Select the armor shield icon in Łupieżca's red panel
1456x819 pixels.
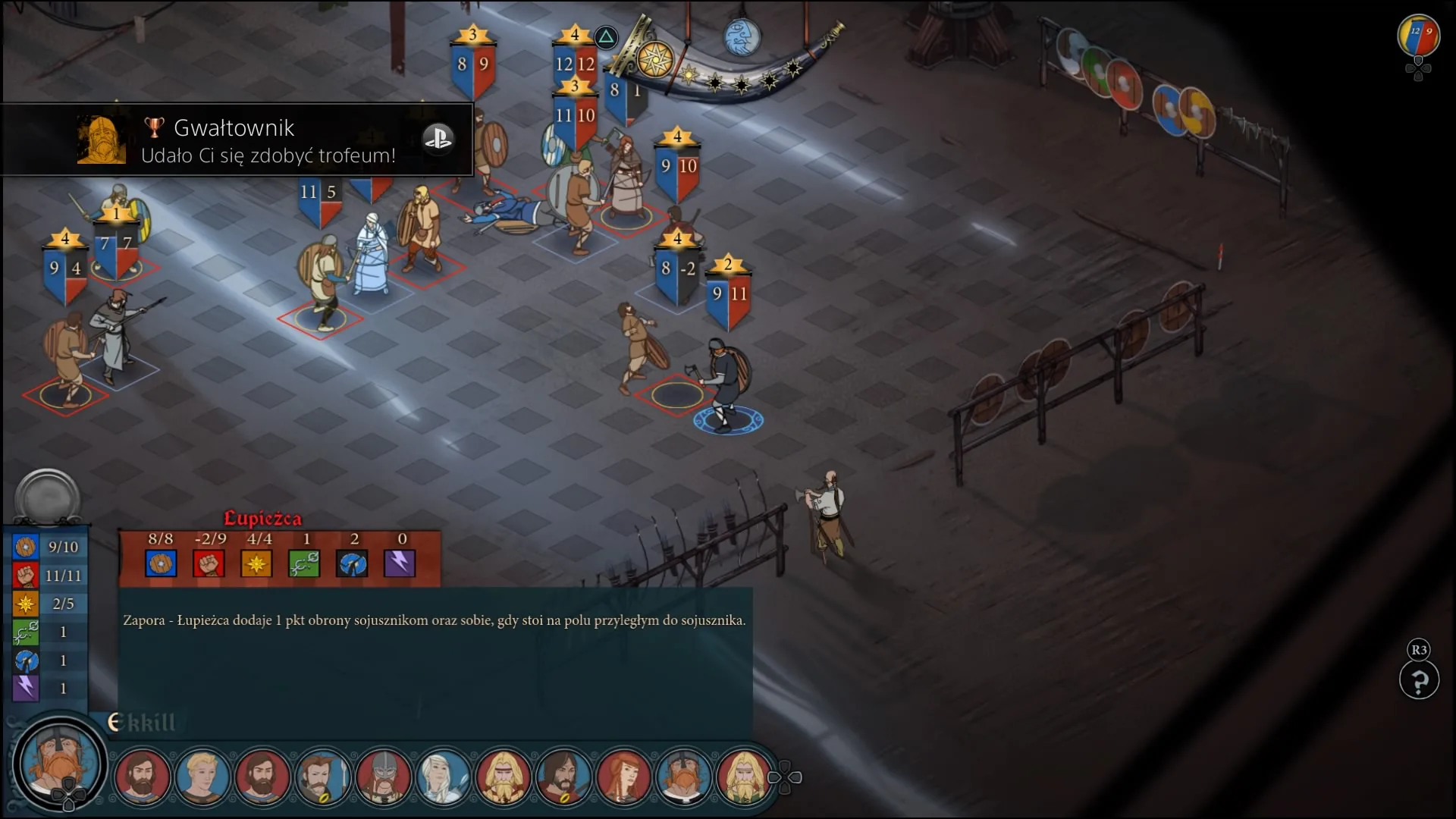pos(161,563)
